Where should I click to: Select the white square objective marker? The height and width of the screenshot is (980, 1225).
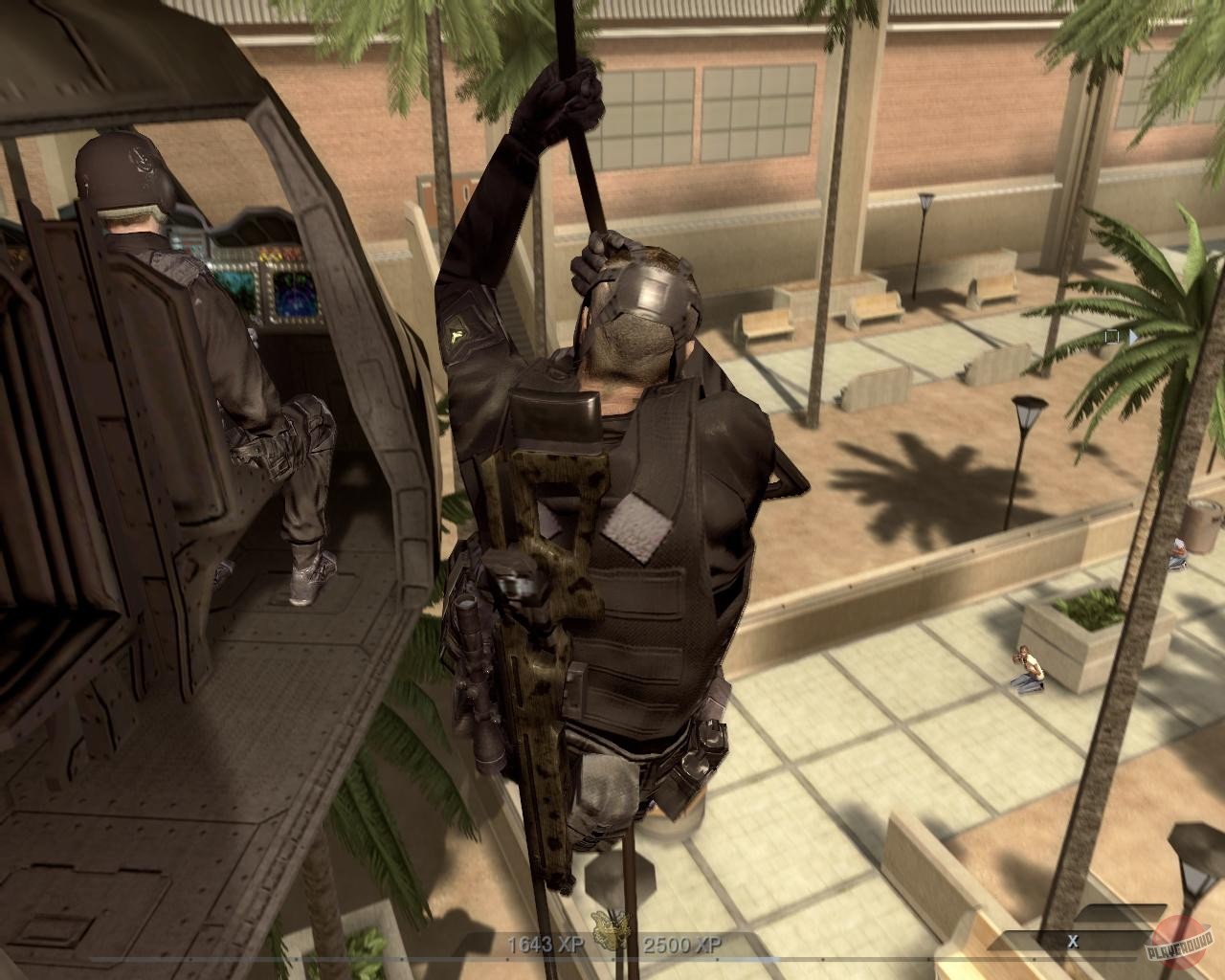(x=1110, y=337)
